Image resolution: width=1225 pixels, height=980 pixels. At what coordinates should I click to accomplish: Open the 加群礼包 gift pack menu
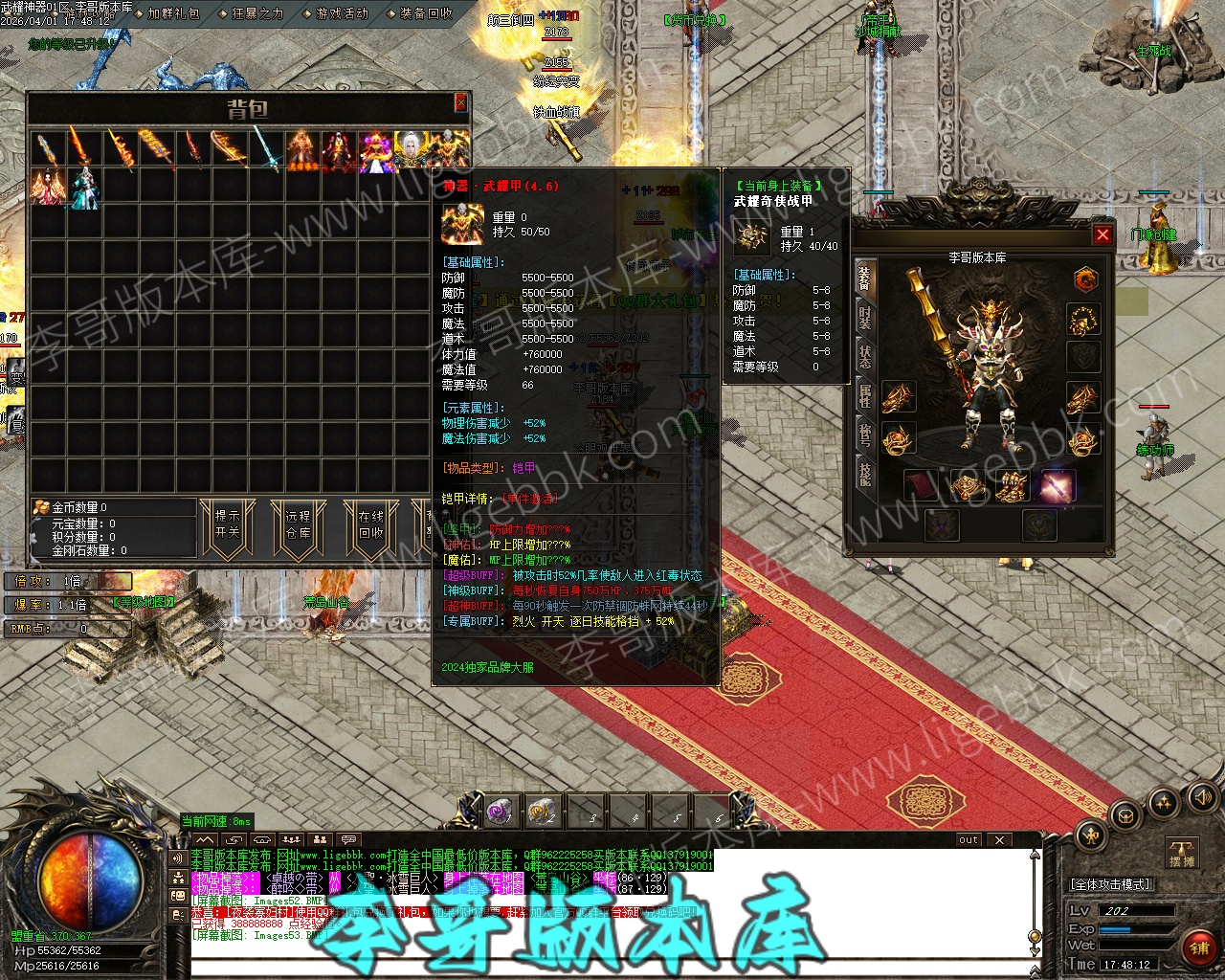tap(174, 13)
